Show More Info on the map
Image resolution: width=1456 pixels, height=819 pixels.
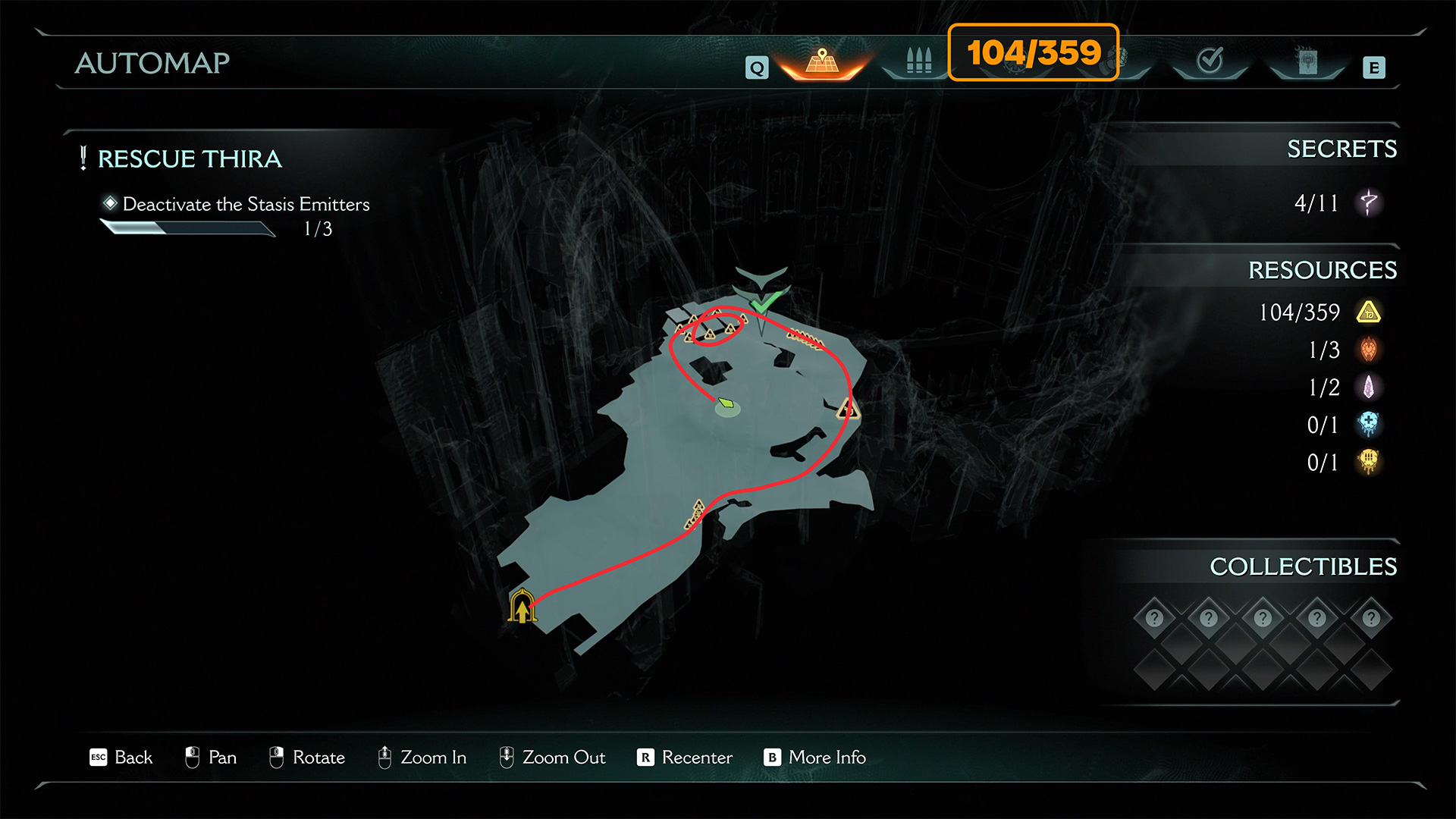tap(815, 757)
